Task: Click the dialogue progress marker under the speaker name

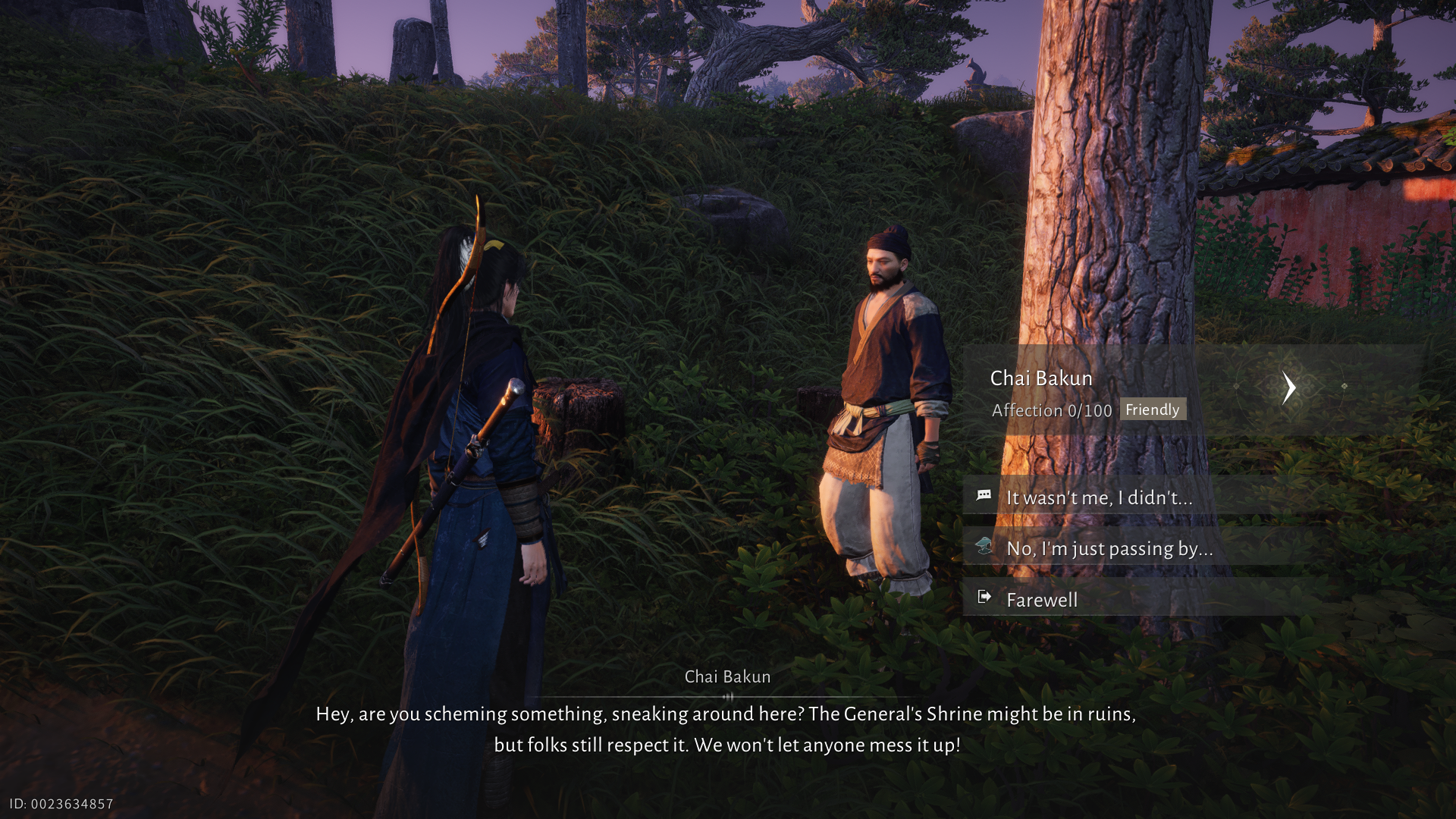Action: (727, 695)
